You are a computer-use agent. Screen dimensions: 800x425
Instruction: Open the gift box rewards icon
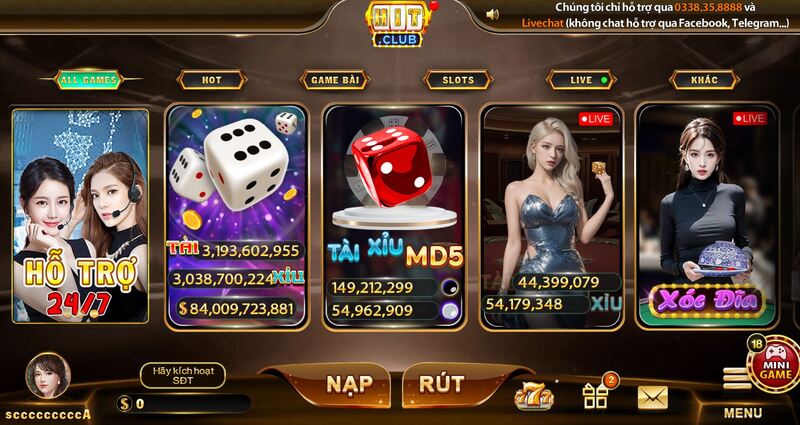pos(596,396)
